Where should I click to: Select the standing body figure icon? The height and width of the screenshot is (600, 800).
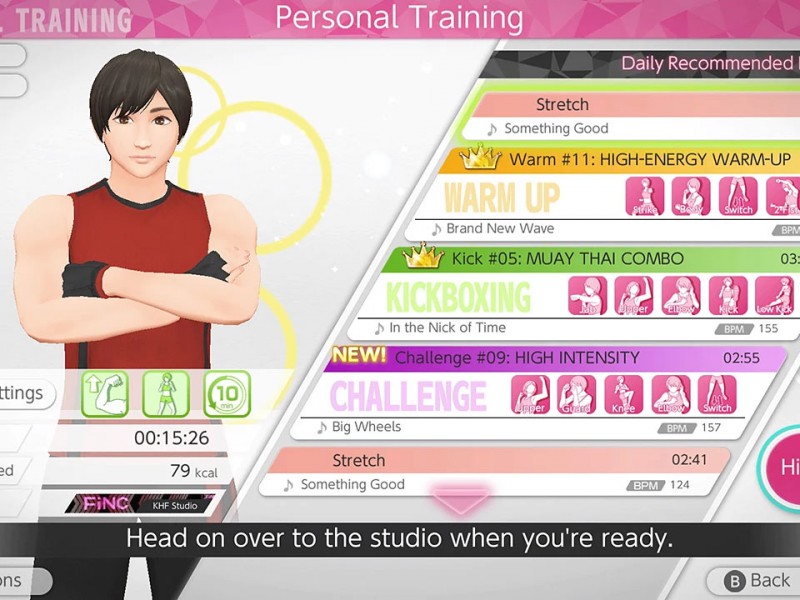pos(165,393)
